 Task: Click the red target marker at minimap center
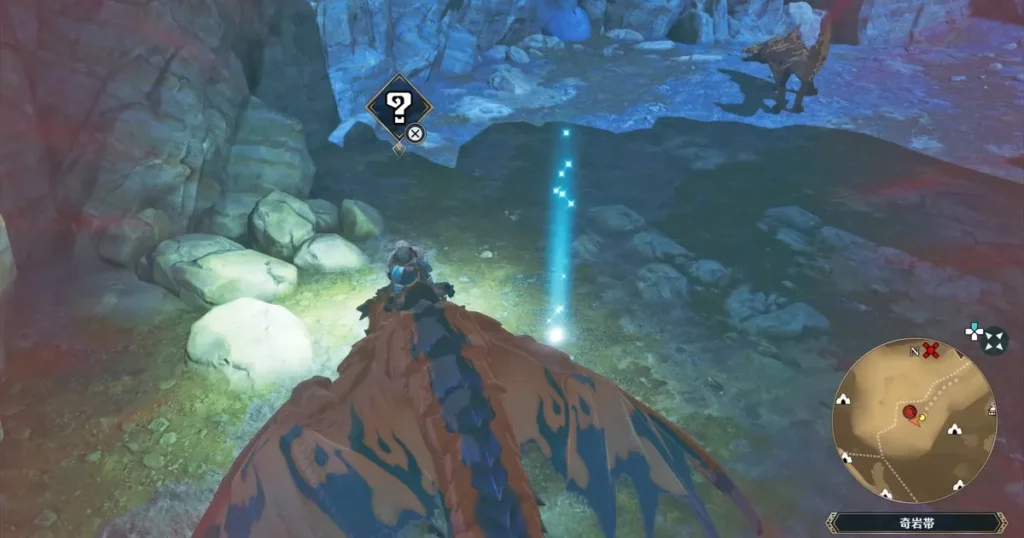(x=911, y=412)
